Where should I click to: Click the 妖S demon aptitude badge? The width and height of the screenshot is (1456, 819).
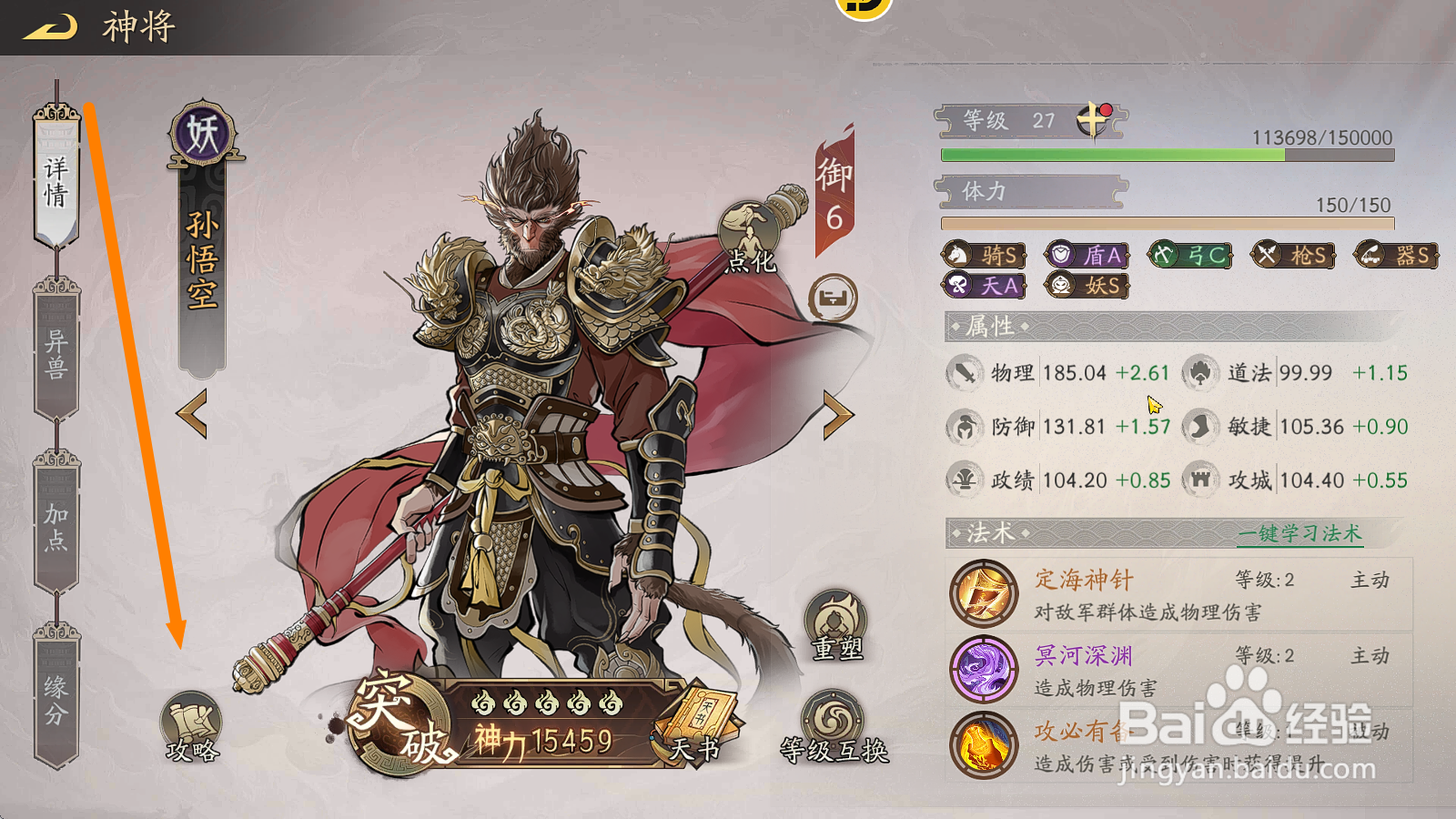tap(1086, 285)
